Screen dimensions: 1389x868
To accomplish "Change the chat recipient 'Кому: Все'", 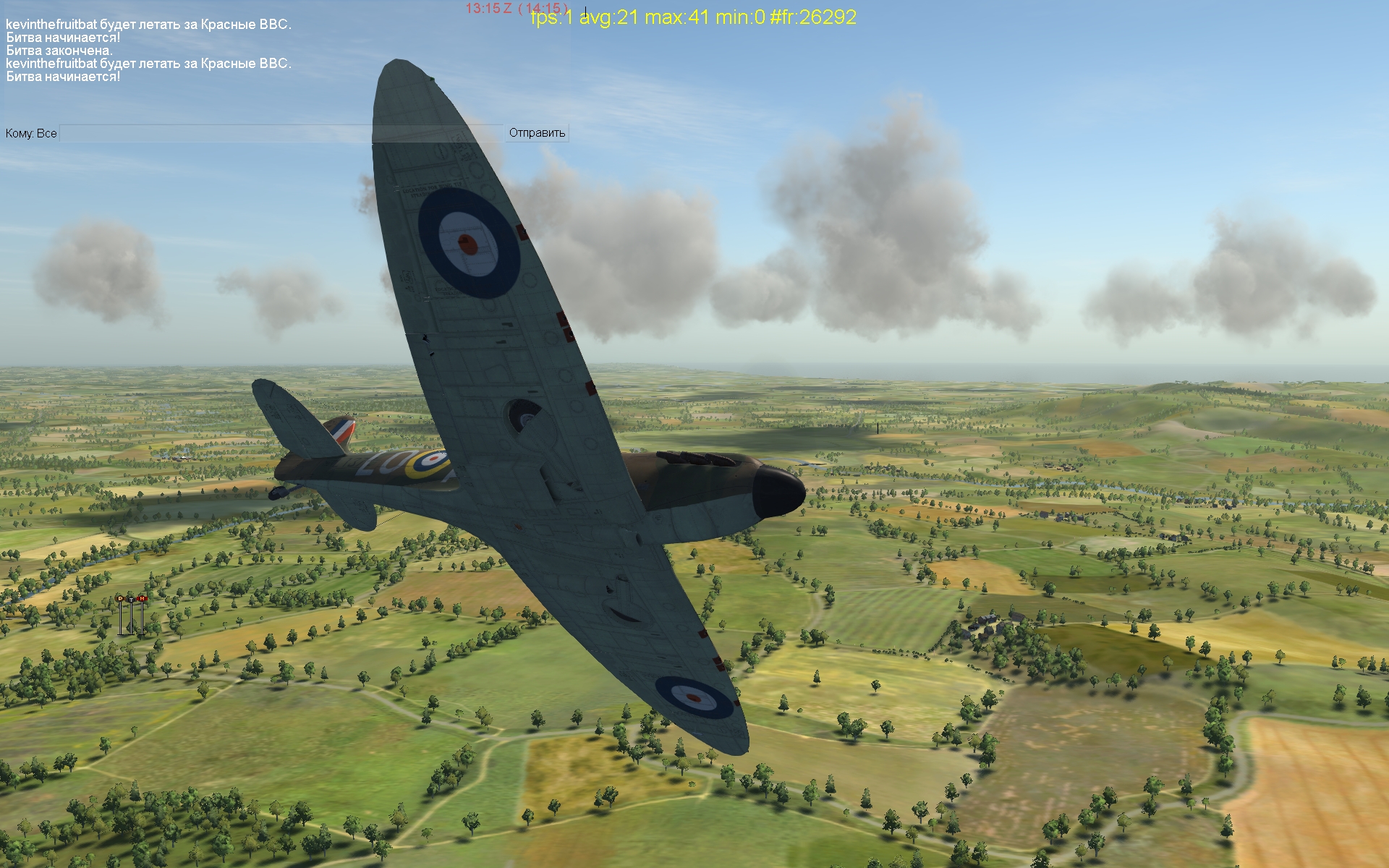I will click(31, 133).
